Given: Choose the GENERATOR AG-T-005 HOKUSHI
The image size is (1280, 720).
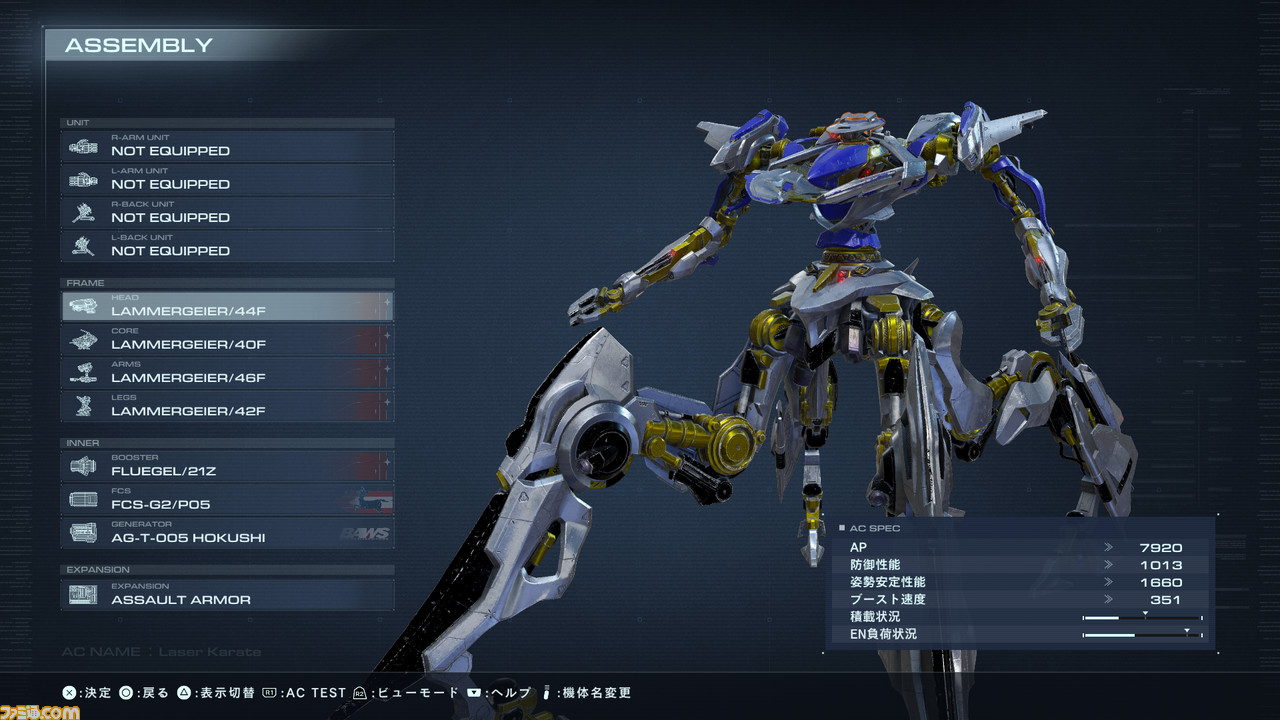Looking at the screenshot, I should point(228,533).
